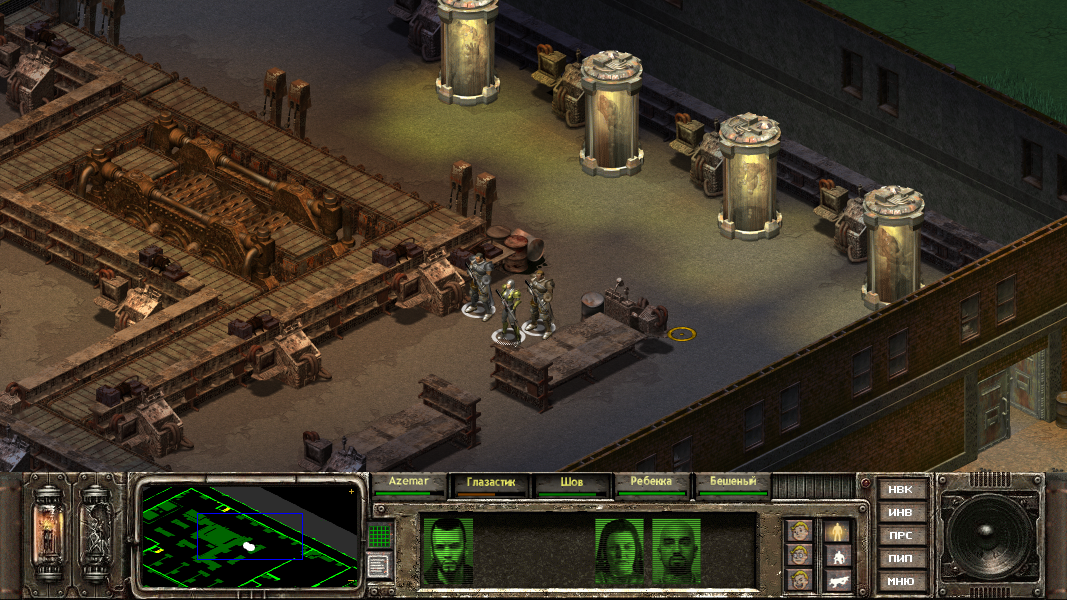Pick the Бешеный squad tab

(x=733, y=484)
